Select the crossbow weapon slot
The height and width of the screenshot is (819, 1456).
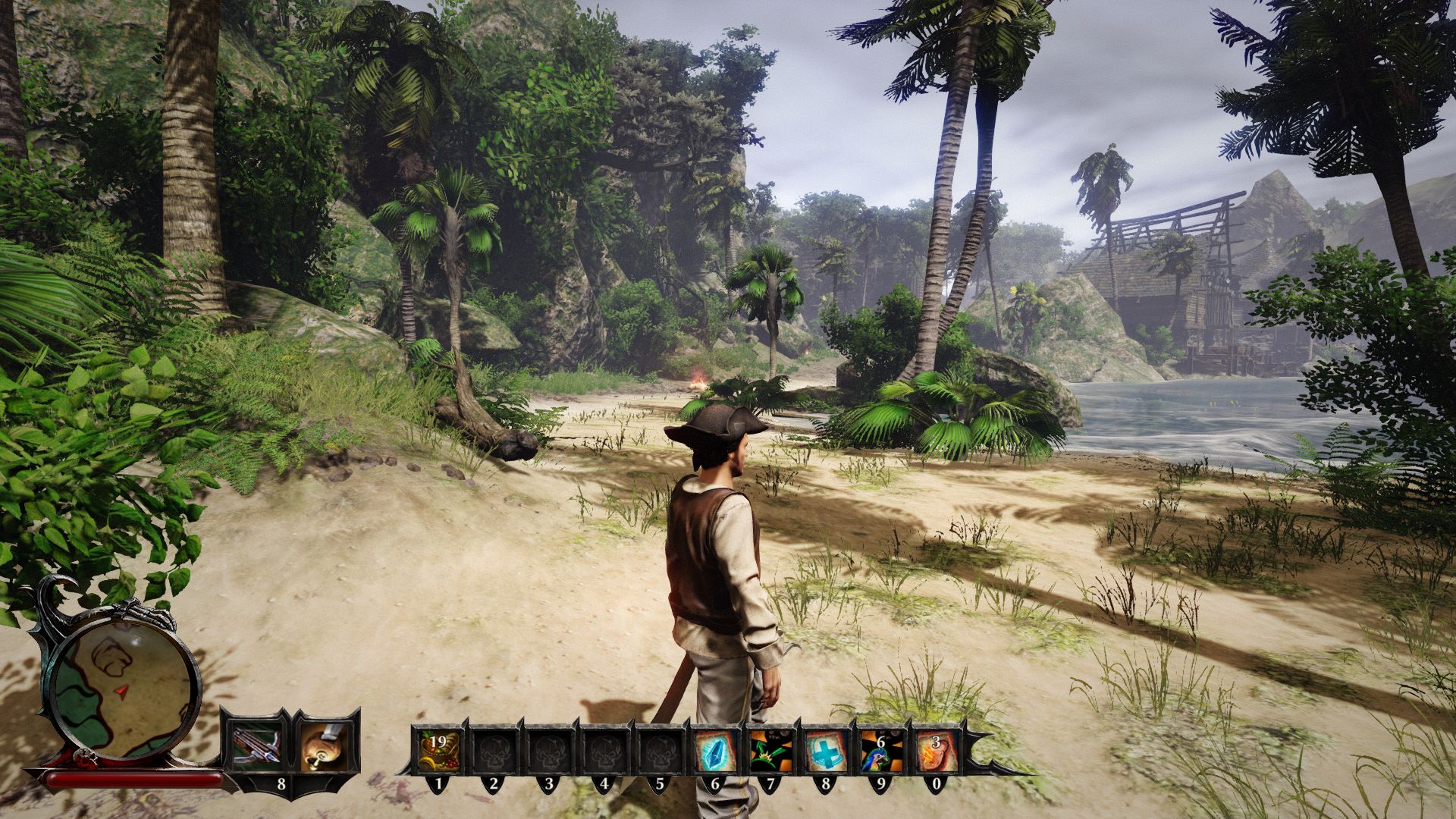pos(255,746)
